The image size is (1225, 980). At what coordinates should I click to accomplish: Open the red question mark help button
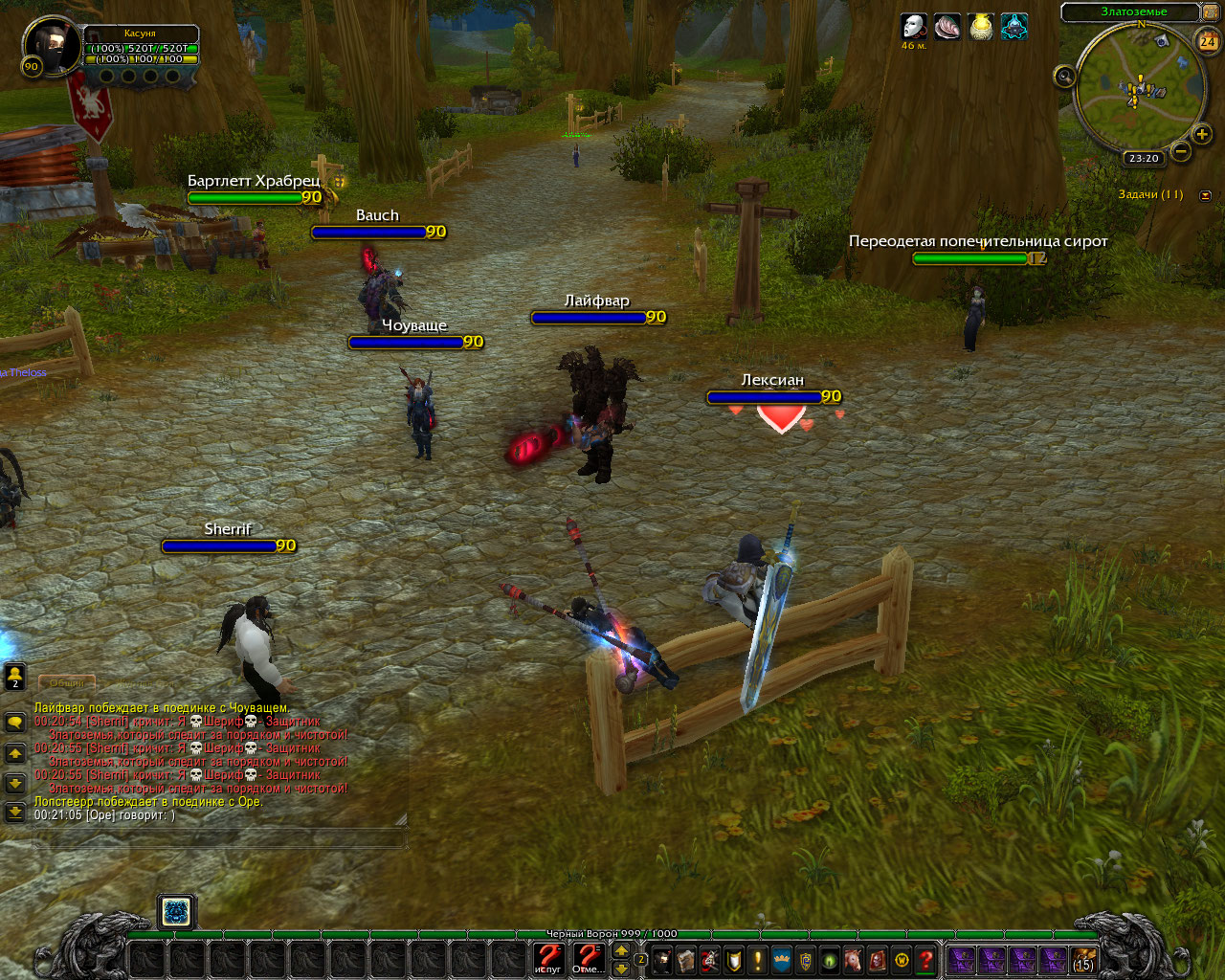pos(925,960)
